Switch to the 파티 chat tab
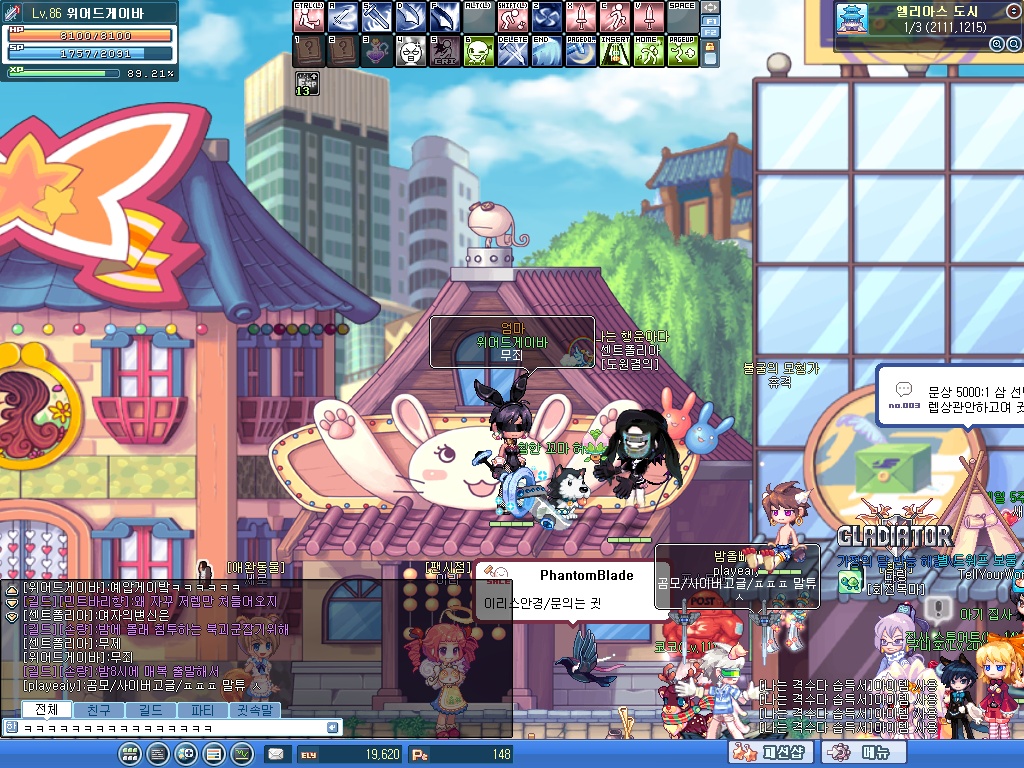Screen dimensions: 1024x768 point(203,709)
